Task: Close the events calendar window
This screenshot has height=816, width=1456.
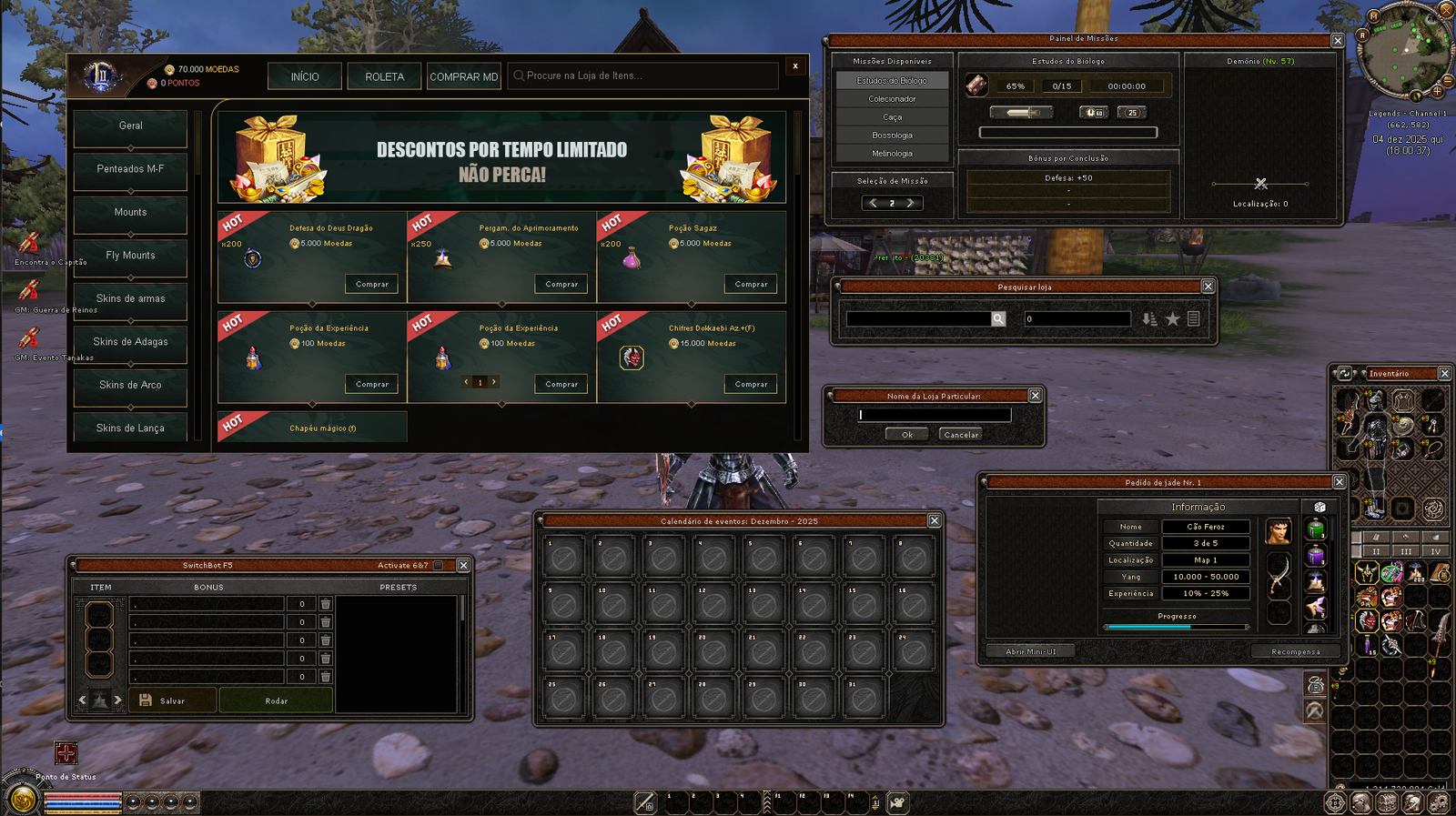Action: pyautogui.click(x=934, y=520)
